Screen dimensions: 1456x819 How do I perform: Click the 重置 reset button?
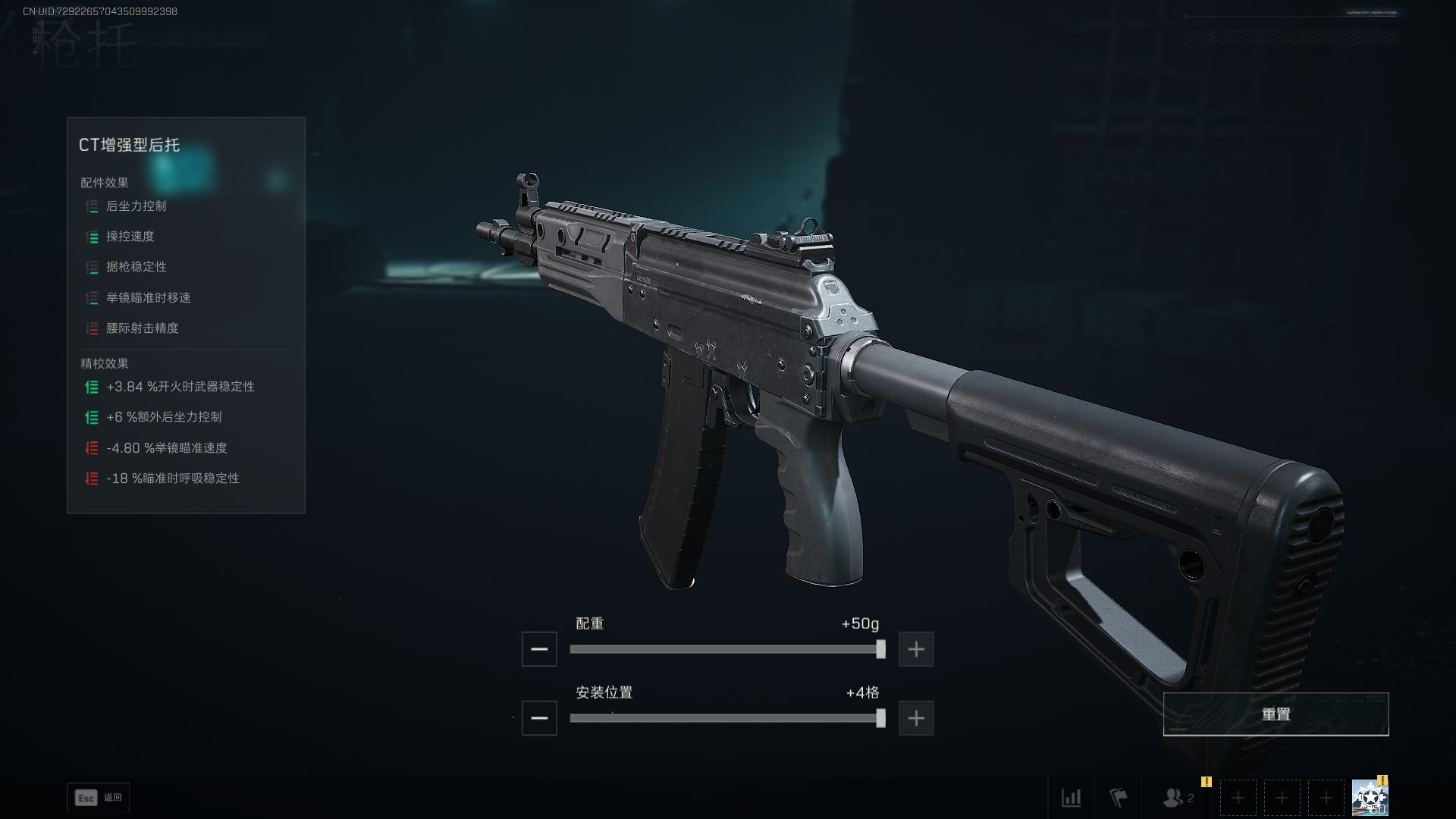(x=1276, y=714)
